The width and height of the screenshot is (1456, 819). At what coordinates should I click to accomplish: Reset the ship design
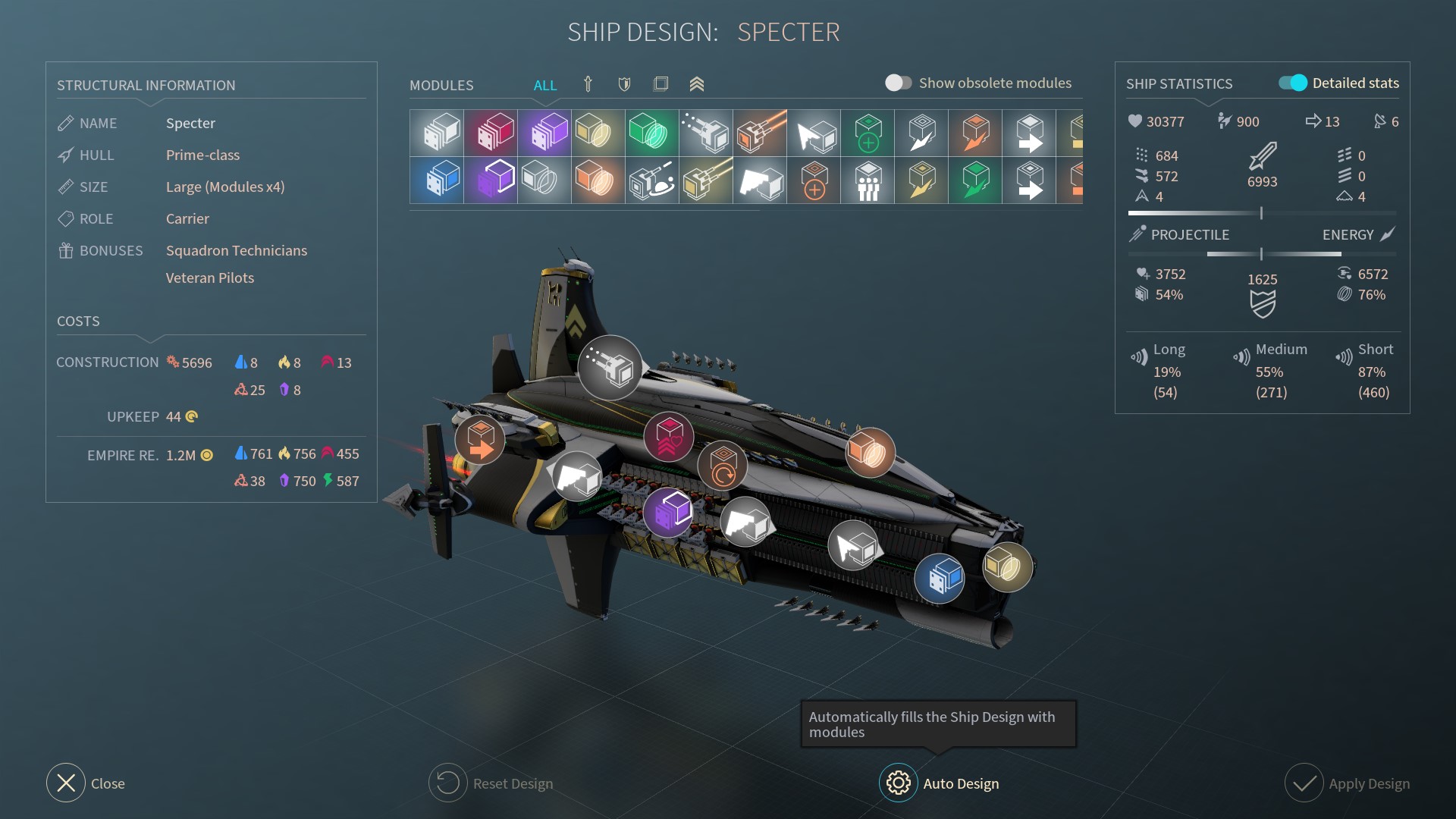pos(447,783)
